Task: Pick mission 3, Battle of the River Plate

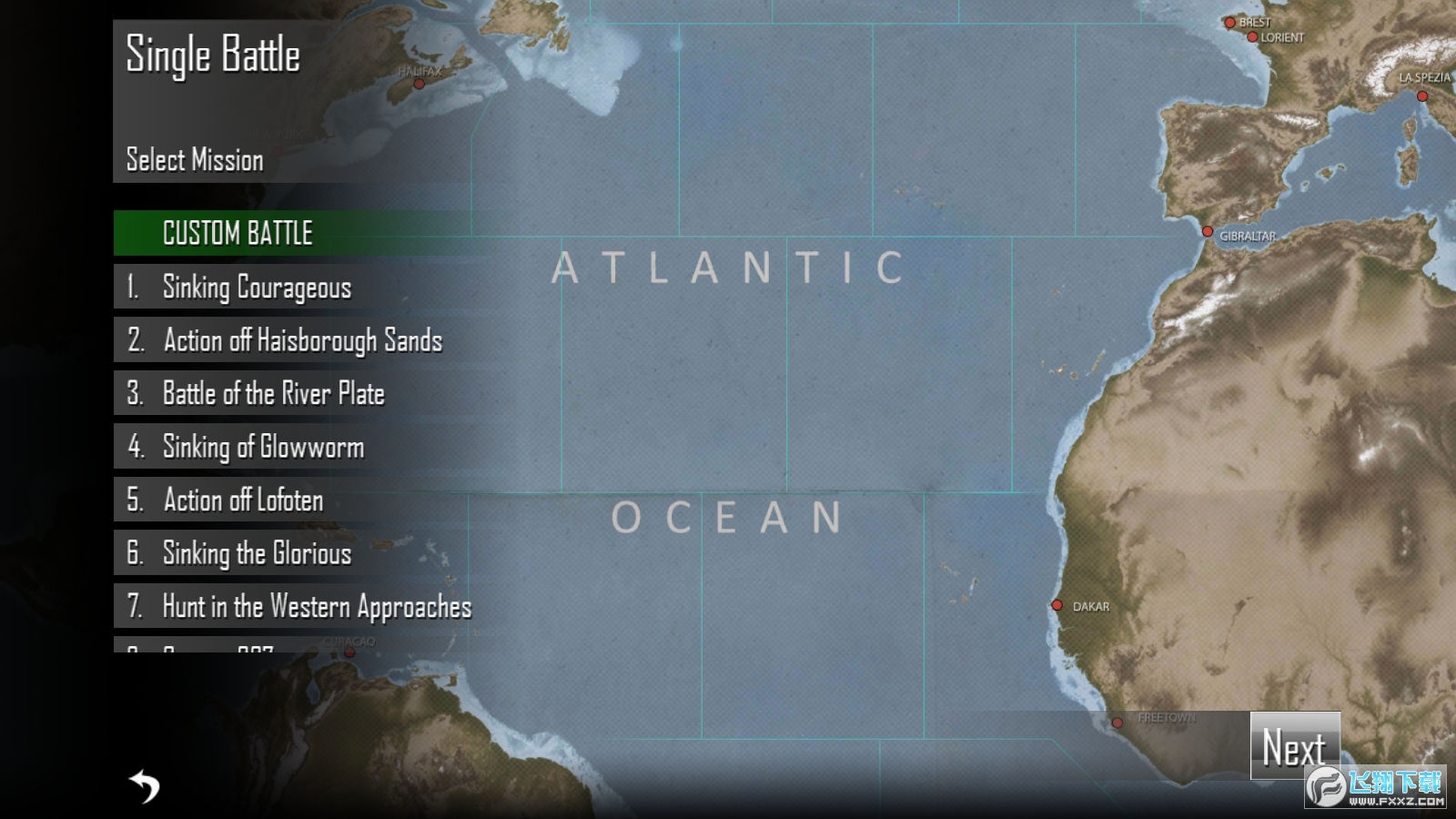Action: pyautogui.click(x=273, y=394)
